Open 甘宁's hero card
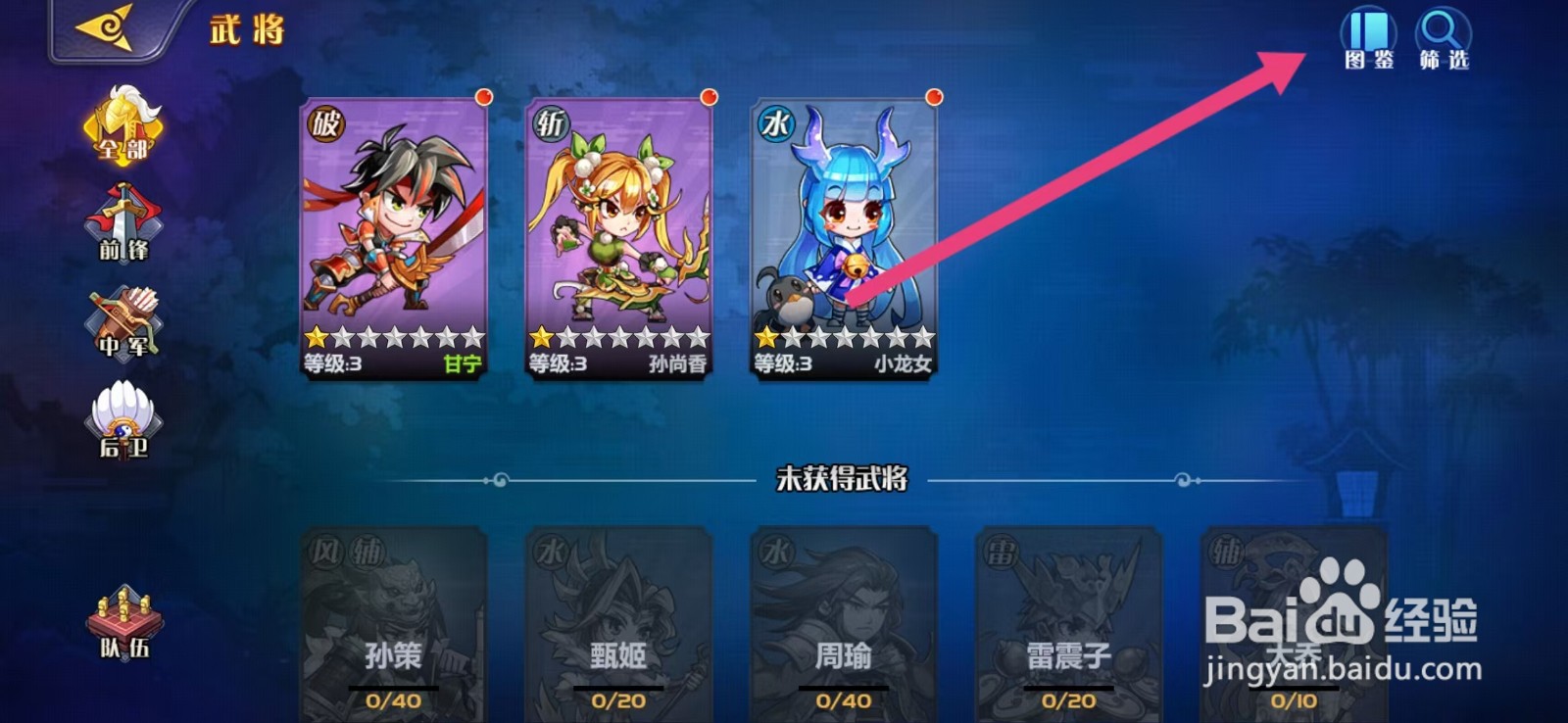 392,235
